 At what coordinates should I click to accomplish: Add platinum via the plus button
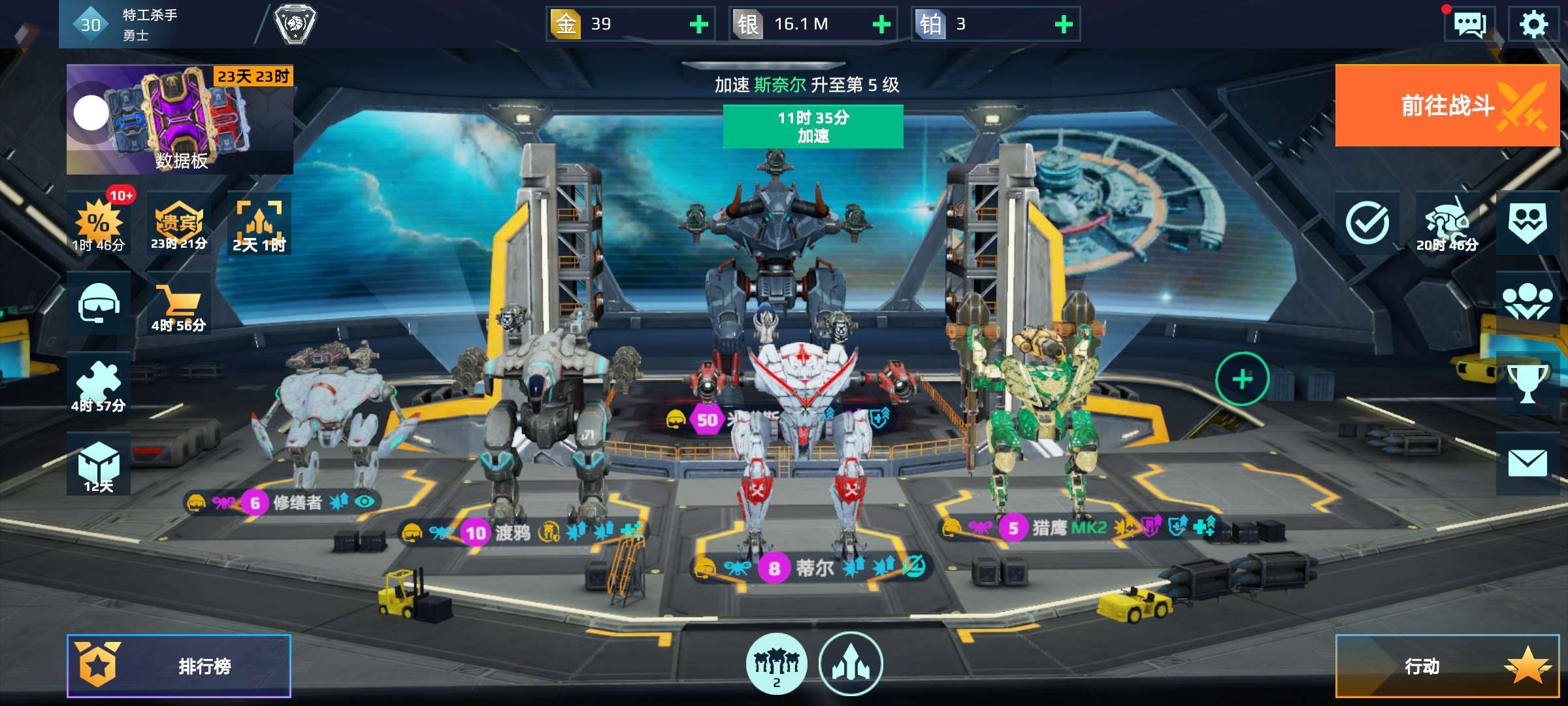pyautogui.click(x=1064, y=25)
